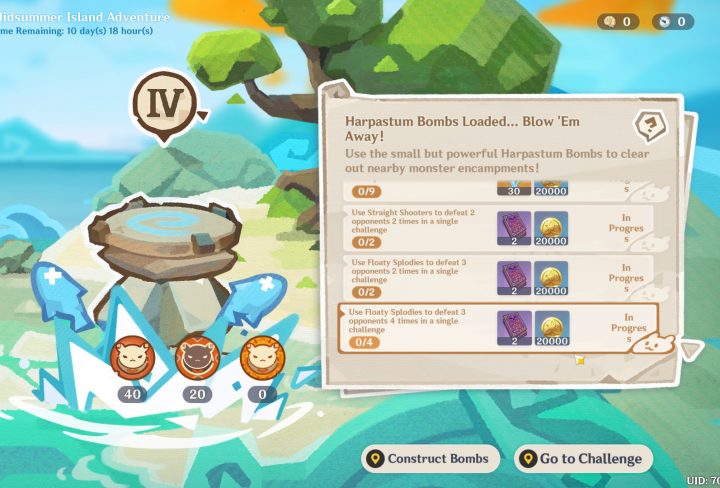Click the orange bomb icon showing 0

(260, 357)
